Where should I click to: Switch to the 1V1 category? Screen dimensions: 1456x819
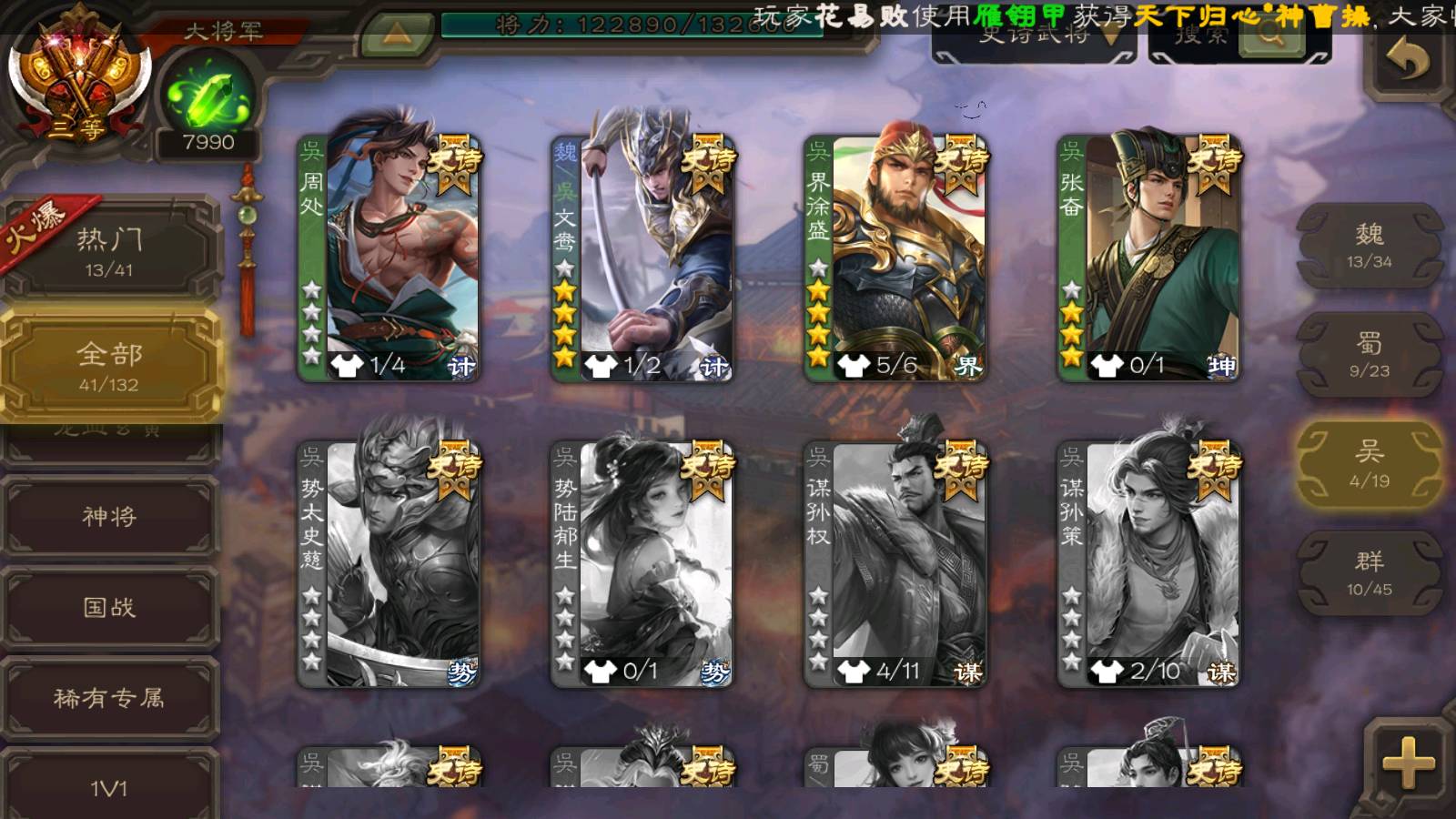109,787
